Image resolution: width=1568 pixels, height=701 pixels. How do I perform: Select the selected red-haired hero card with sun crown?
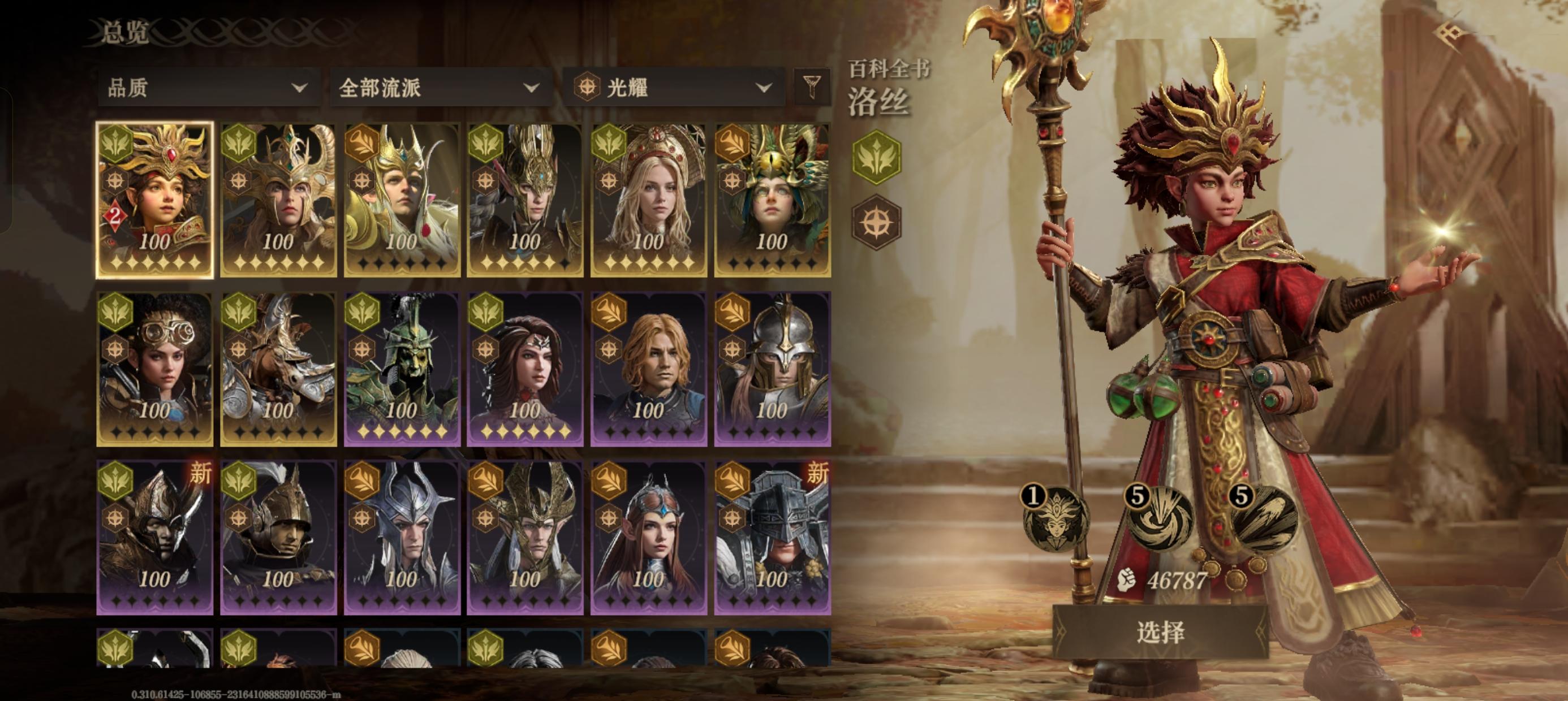(x=154, y=200)
